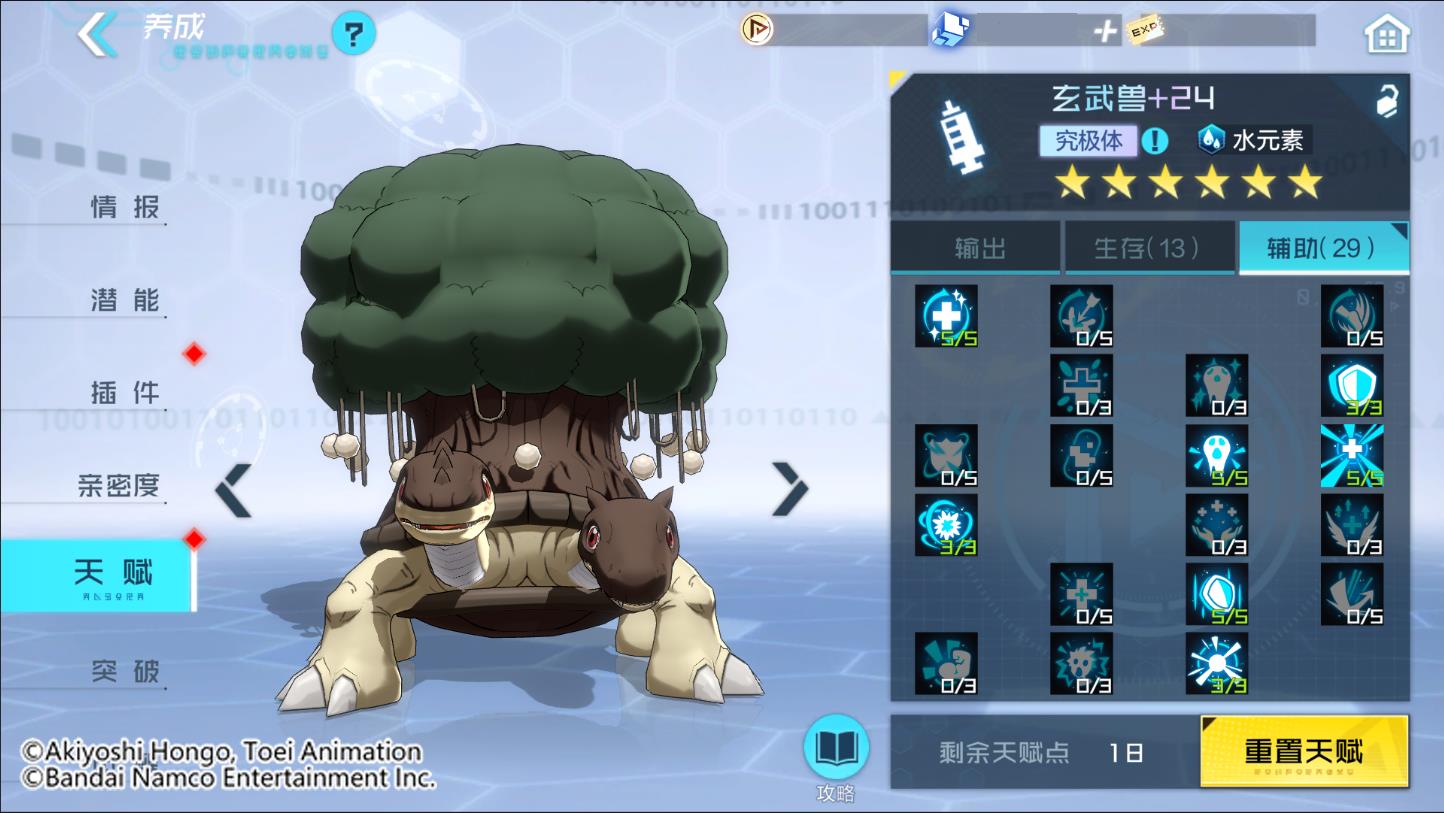Image resolution: width=1444 pixels, height=813 pixels.
Task: Open the question mark help button
Action: tap(353, 35)
